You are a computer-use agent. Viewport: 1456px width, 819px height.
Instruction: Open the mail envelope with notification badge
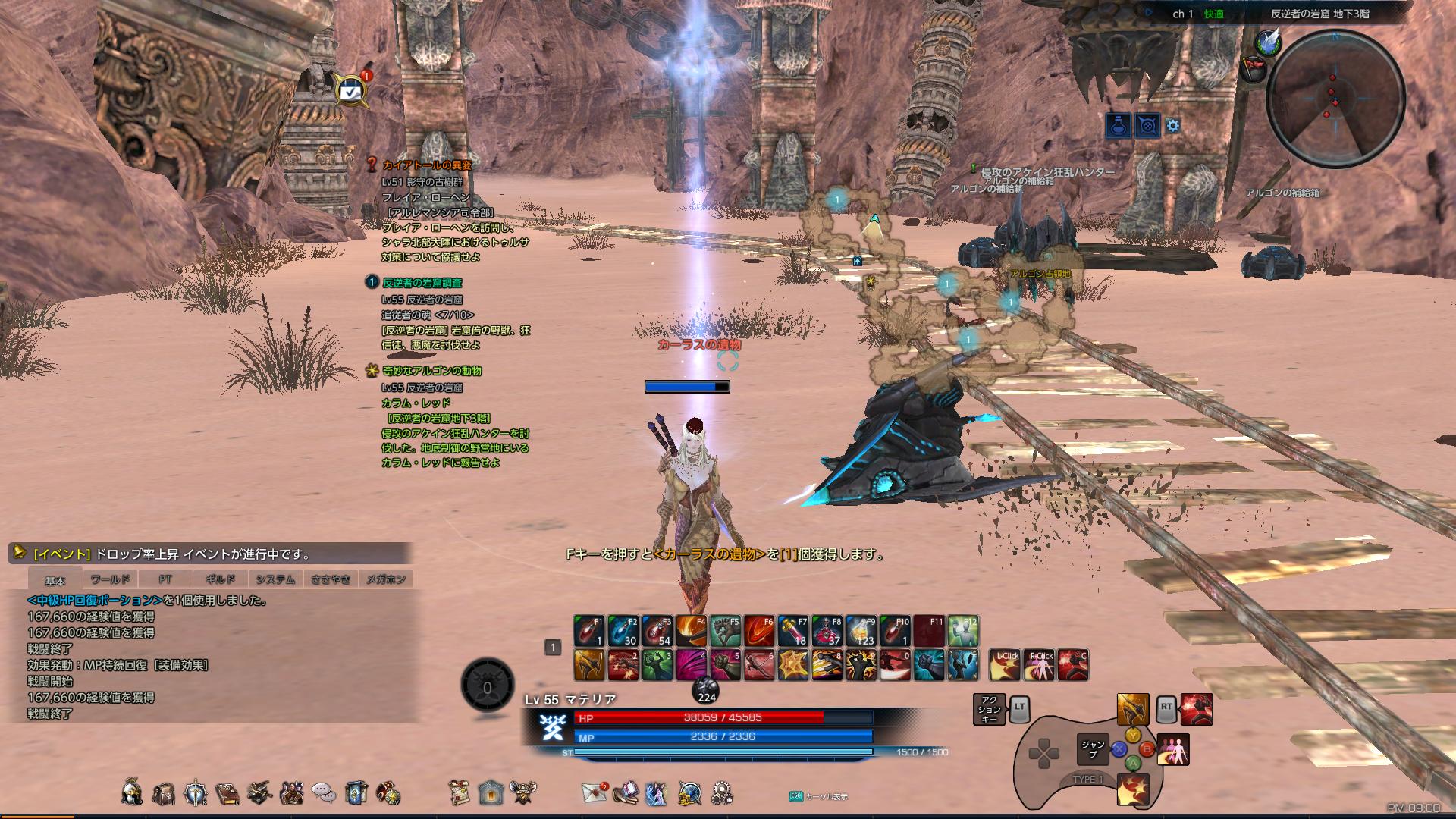595,792
